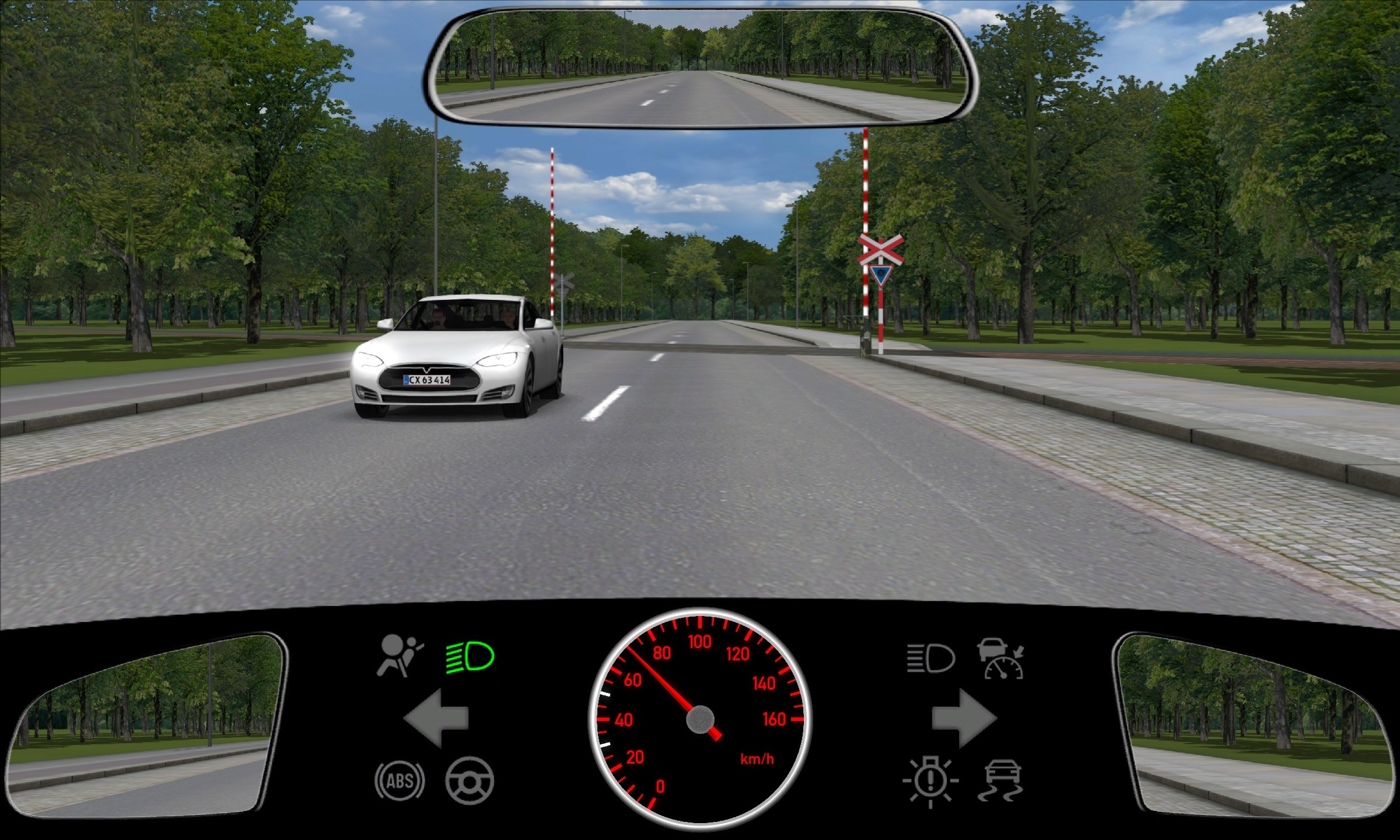The image size is (1400, 840).
Task: Select the airbag warning icon
Action: pyautogui.click(x=400, y=656)
